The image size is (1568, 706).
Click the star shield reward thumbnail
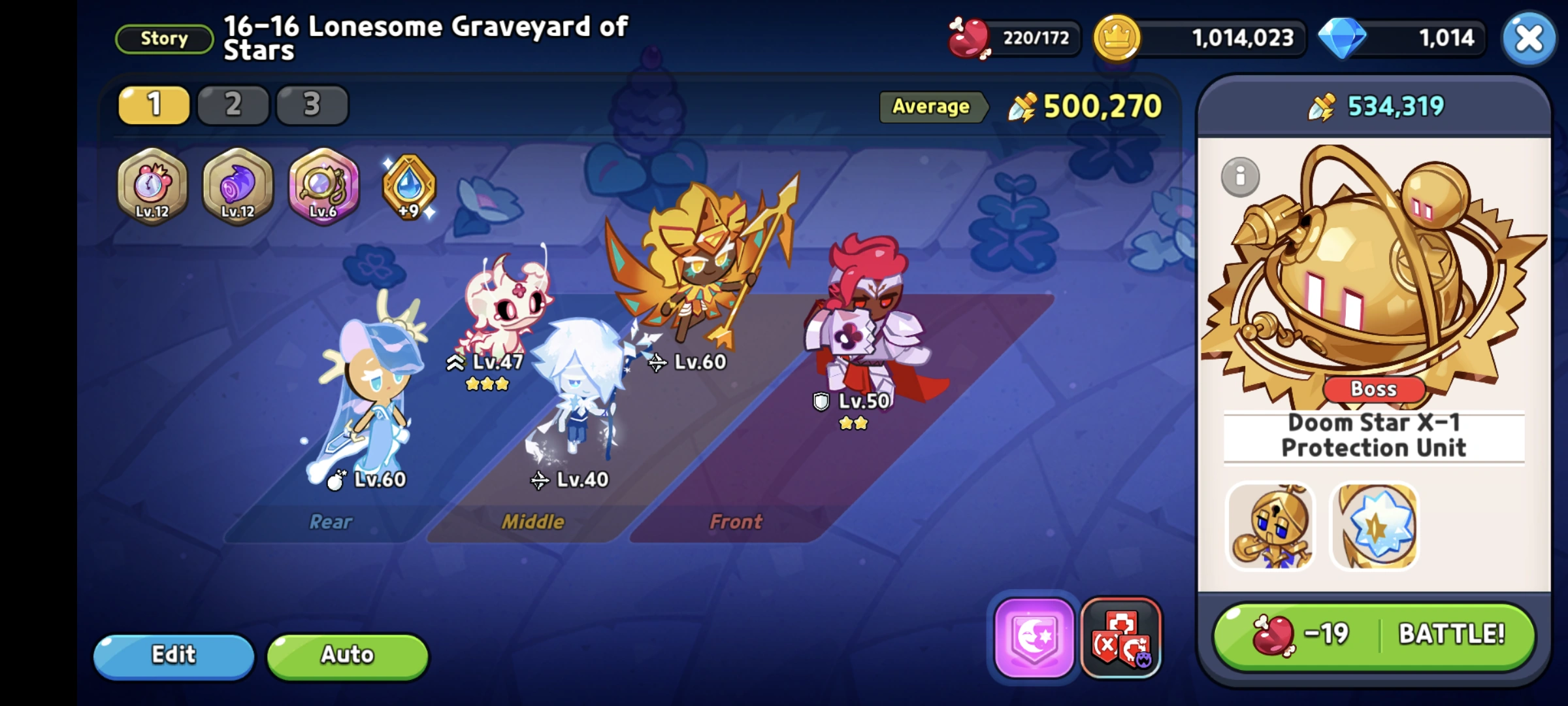coord(1374,527)
